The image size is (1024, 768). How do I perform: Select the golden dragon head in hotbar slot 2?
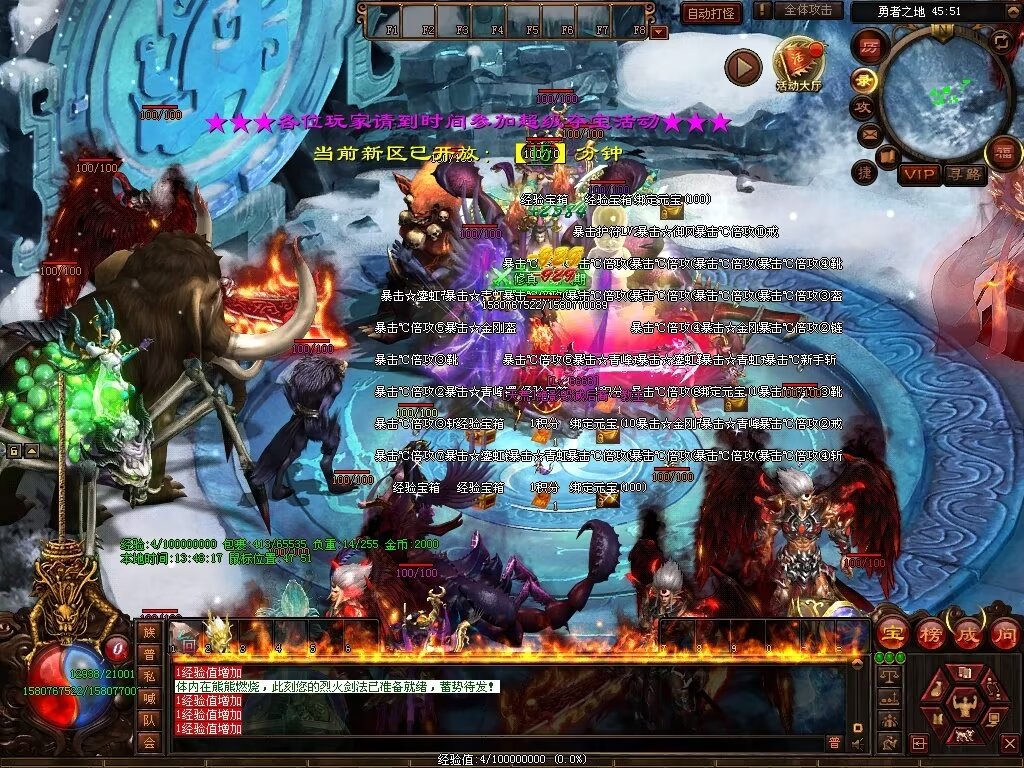coord(217,633)
